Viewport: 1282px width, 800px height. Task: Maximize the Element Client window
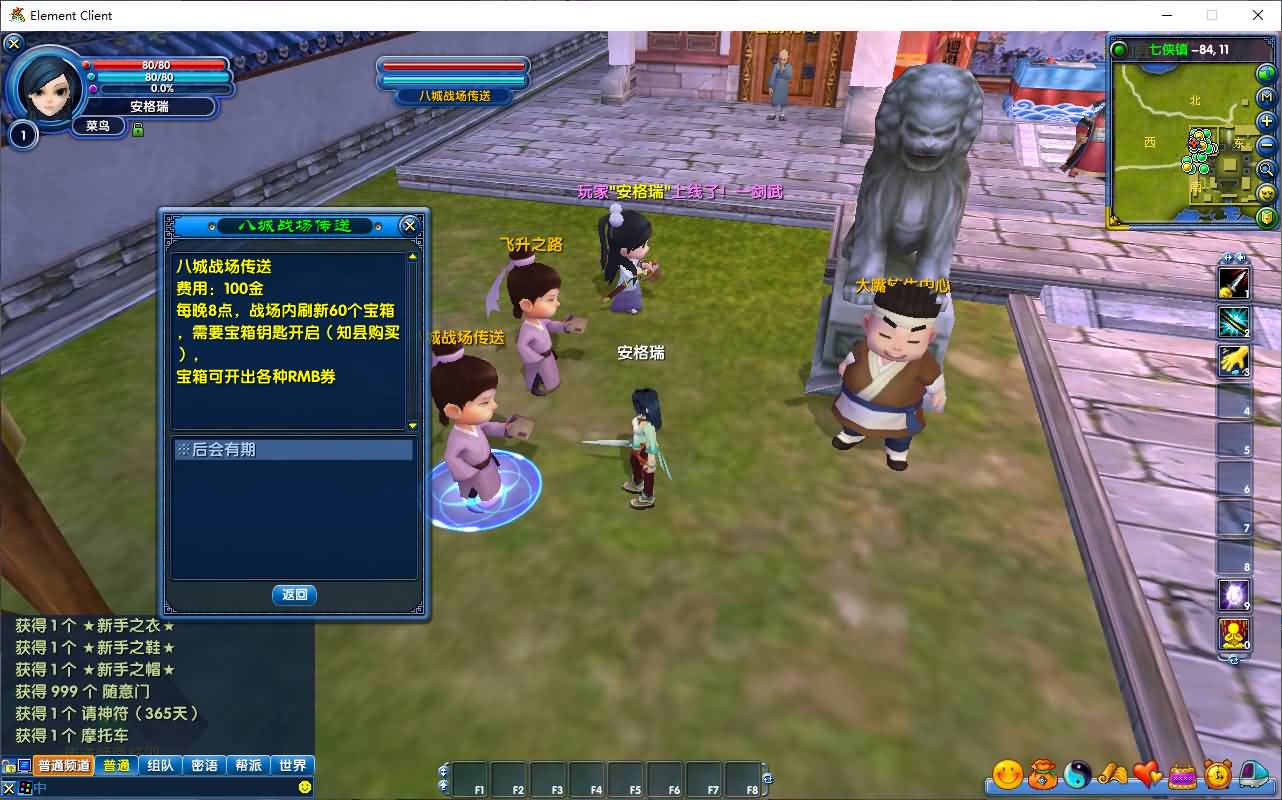[1212, 15]
